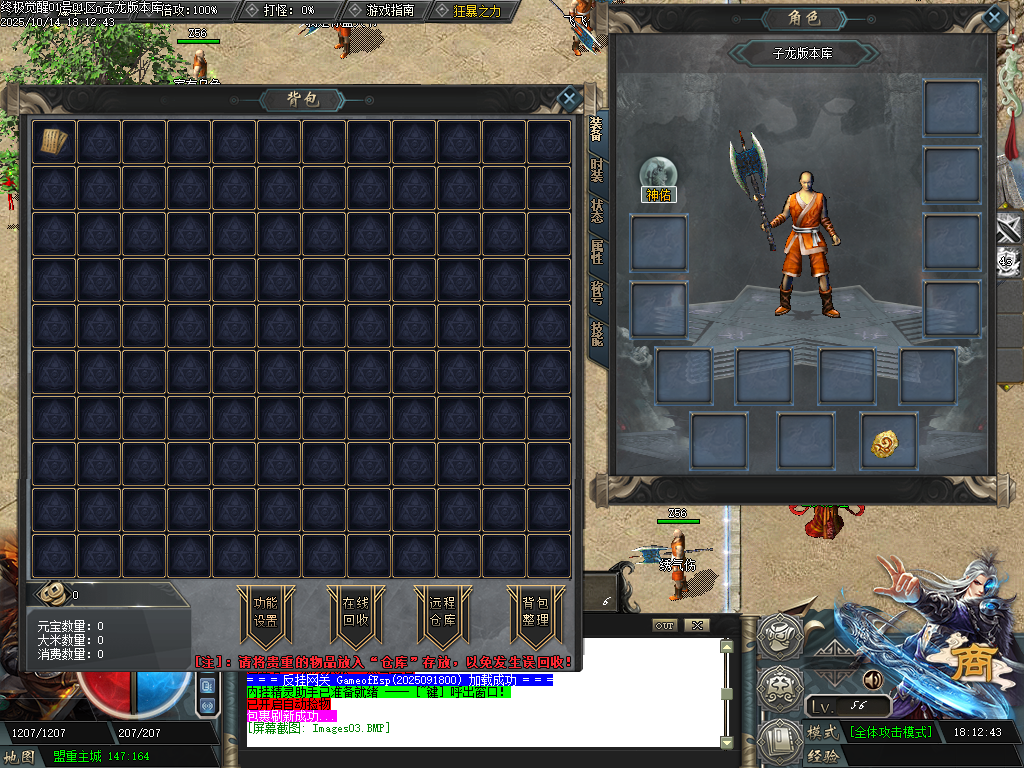Screen dimensions: 1024x768
Task: Toggle the sound speaker icon
Action: click(x=872, y=680)
